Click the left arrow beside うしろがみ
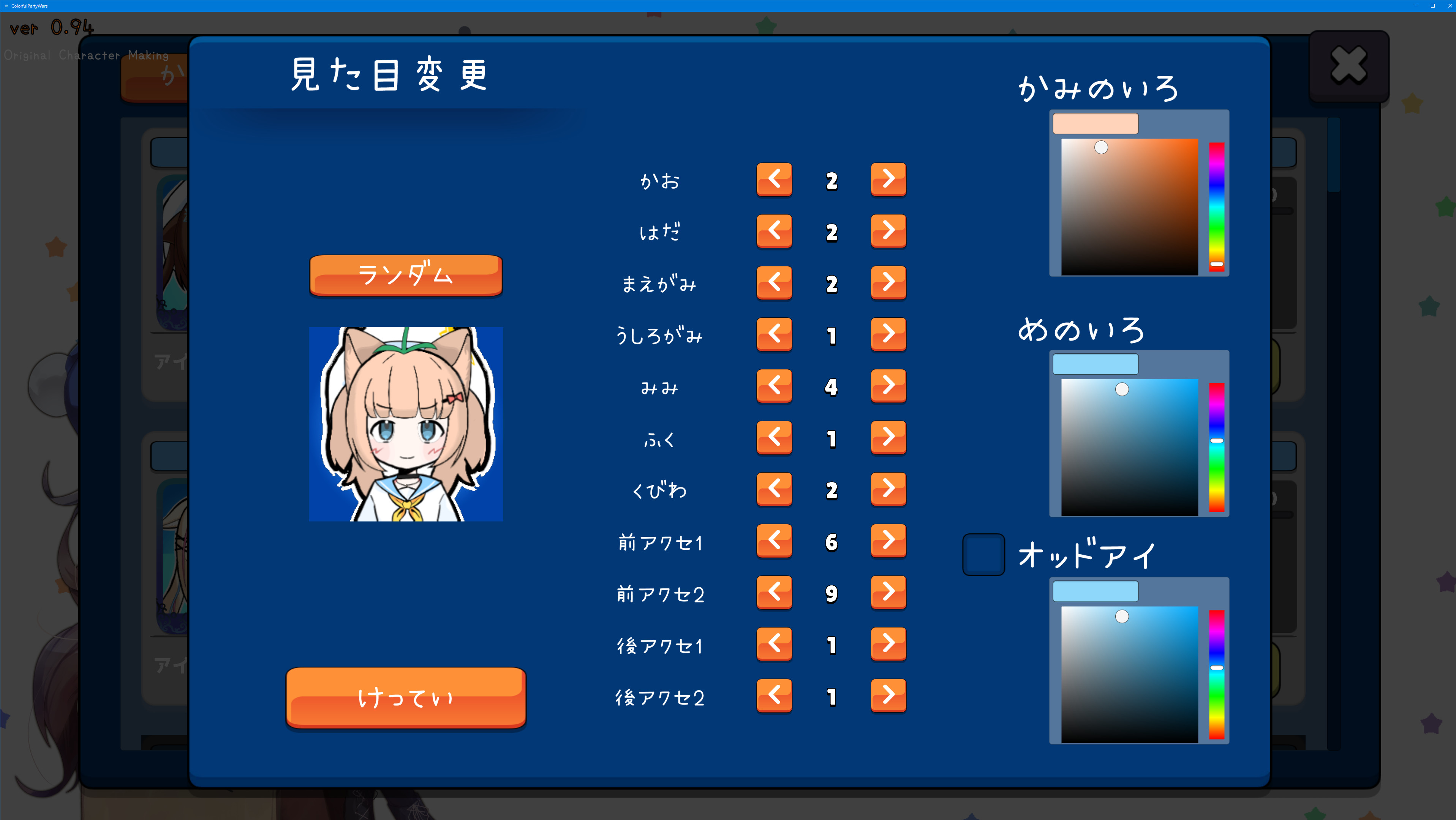Image resolution: width=1456 pixels, height=820 pixels. point(775,334)
